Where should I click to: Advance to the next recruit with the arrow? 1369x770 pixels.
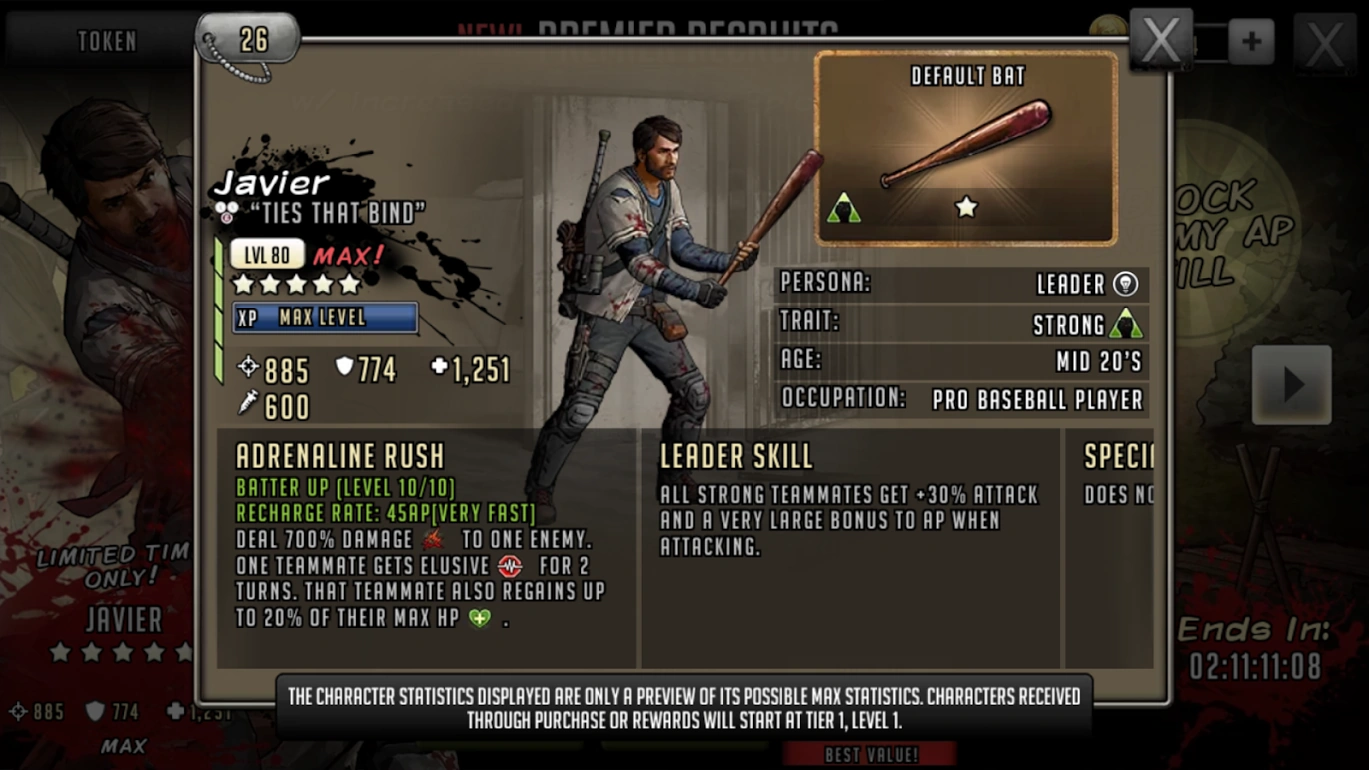[1290, 383]
